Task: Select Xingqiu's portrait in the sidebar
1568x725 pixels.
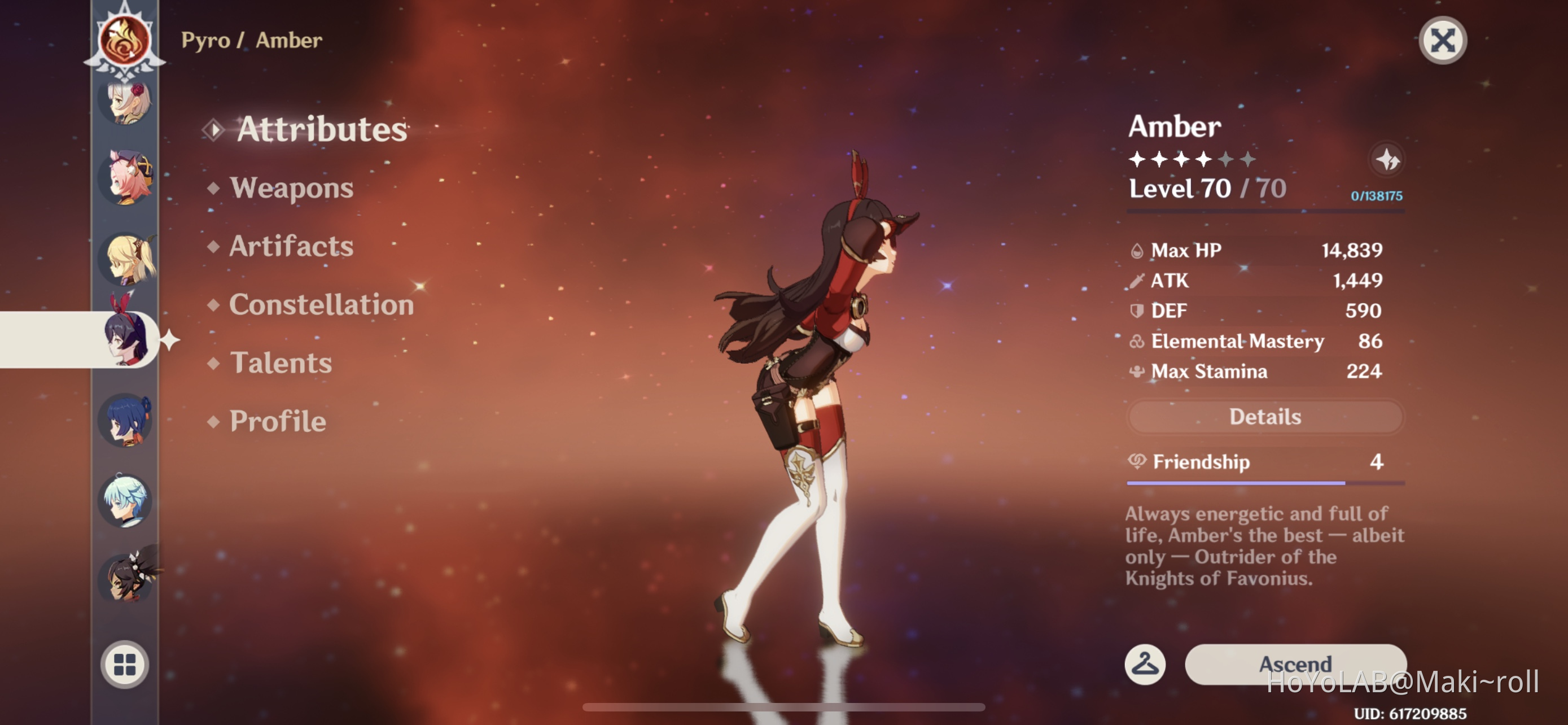Action: pos(125,420)
